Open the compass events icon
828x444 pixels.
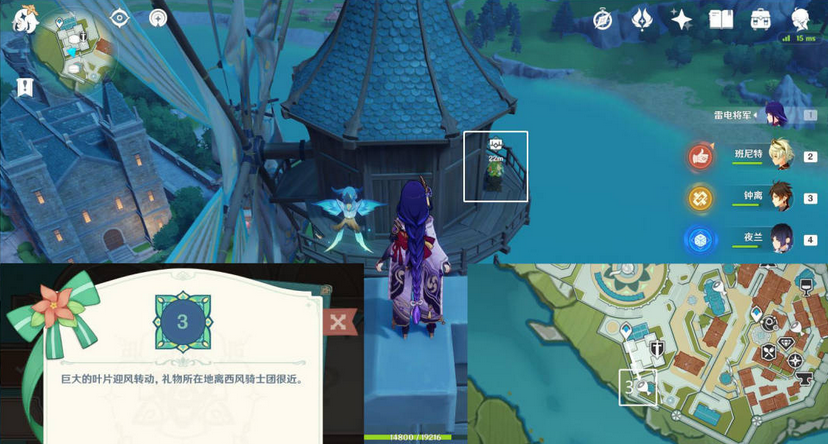[x=603, y=19]
